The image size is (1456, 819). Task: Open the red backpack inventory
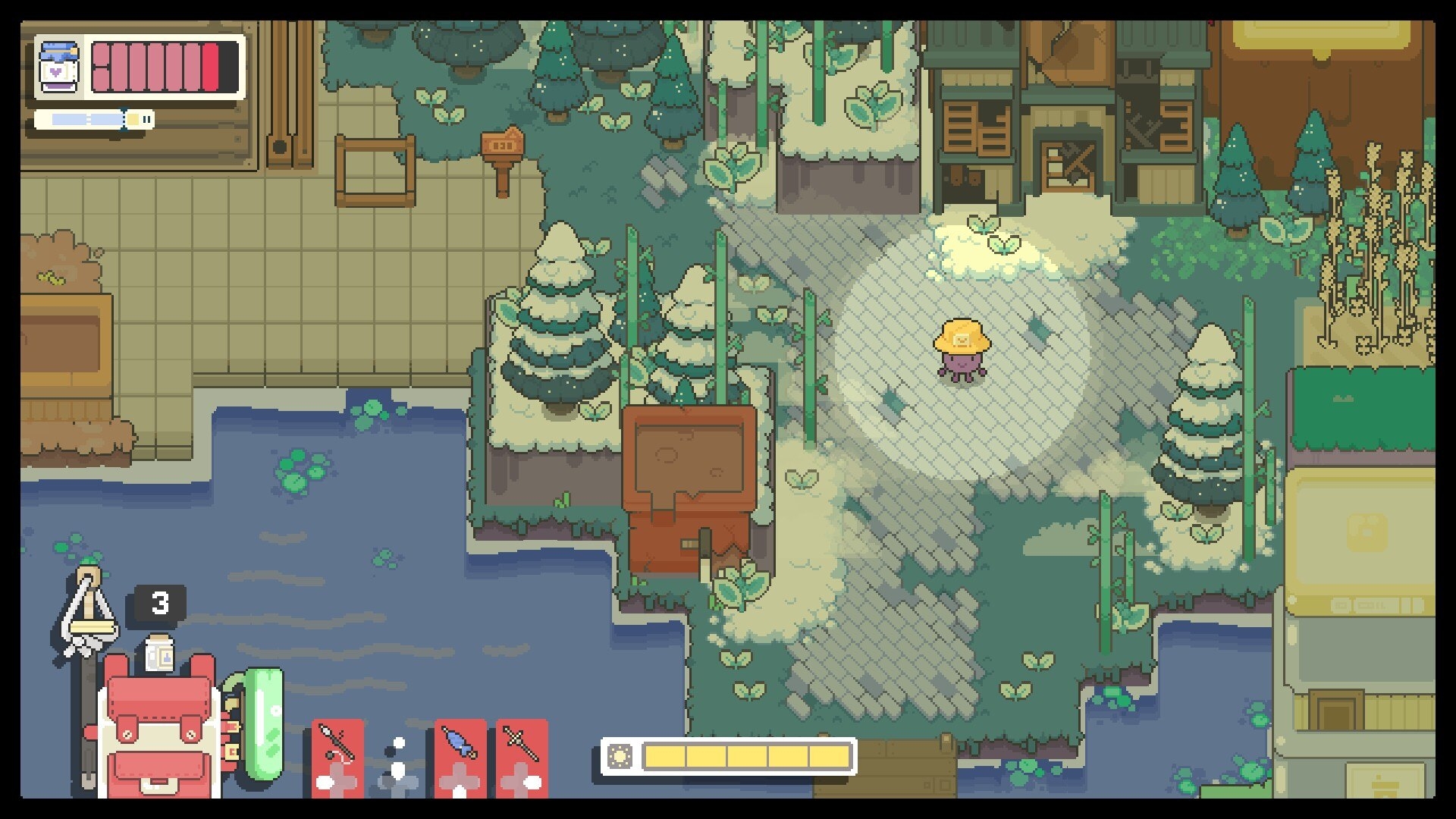159,728
